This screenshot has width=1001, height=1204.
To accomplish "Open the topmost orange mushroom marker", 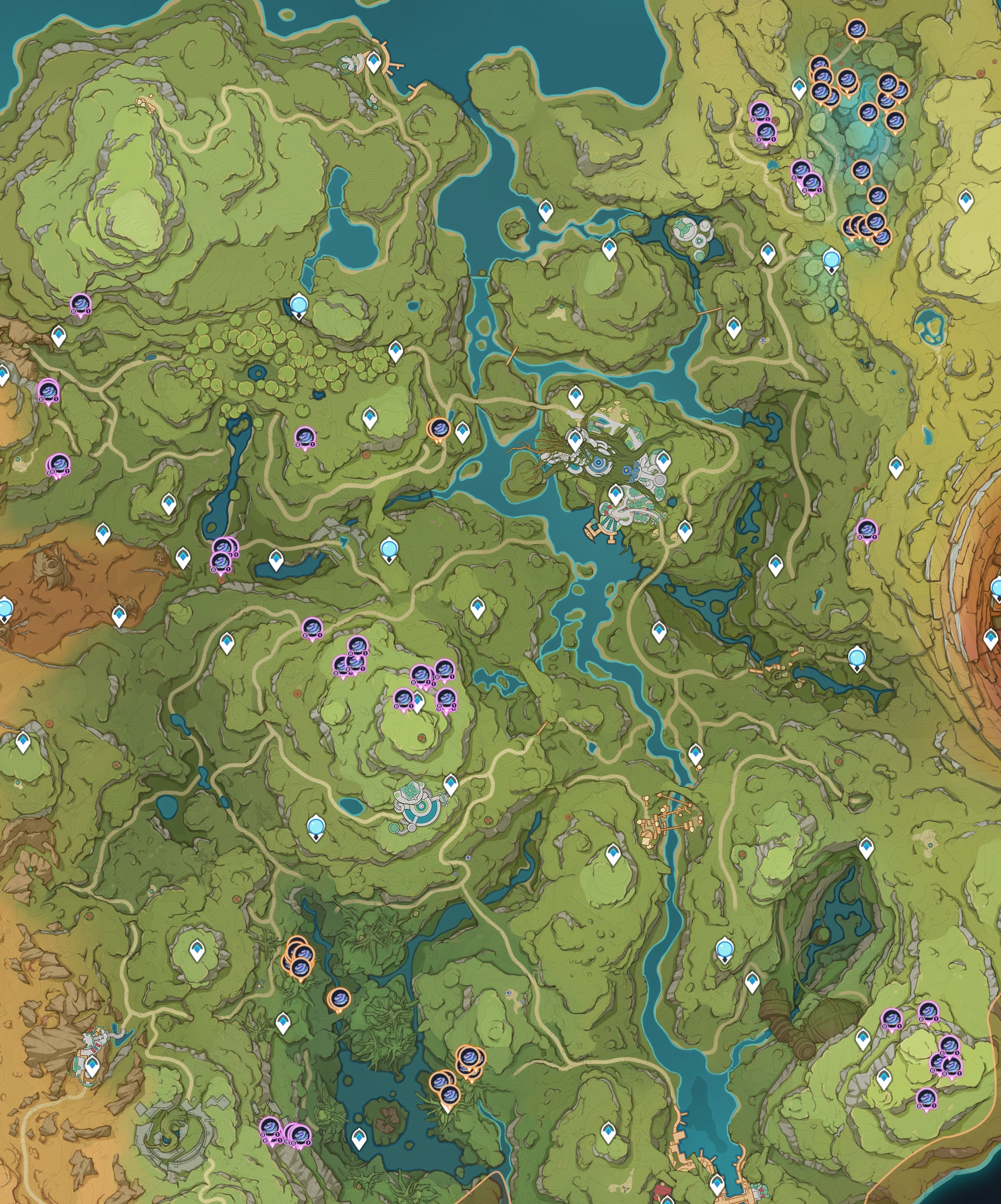I will (x=856, y=28).
